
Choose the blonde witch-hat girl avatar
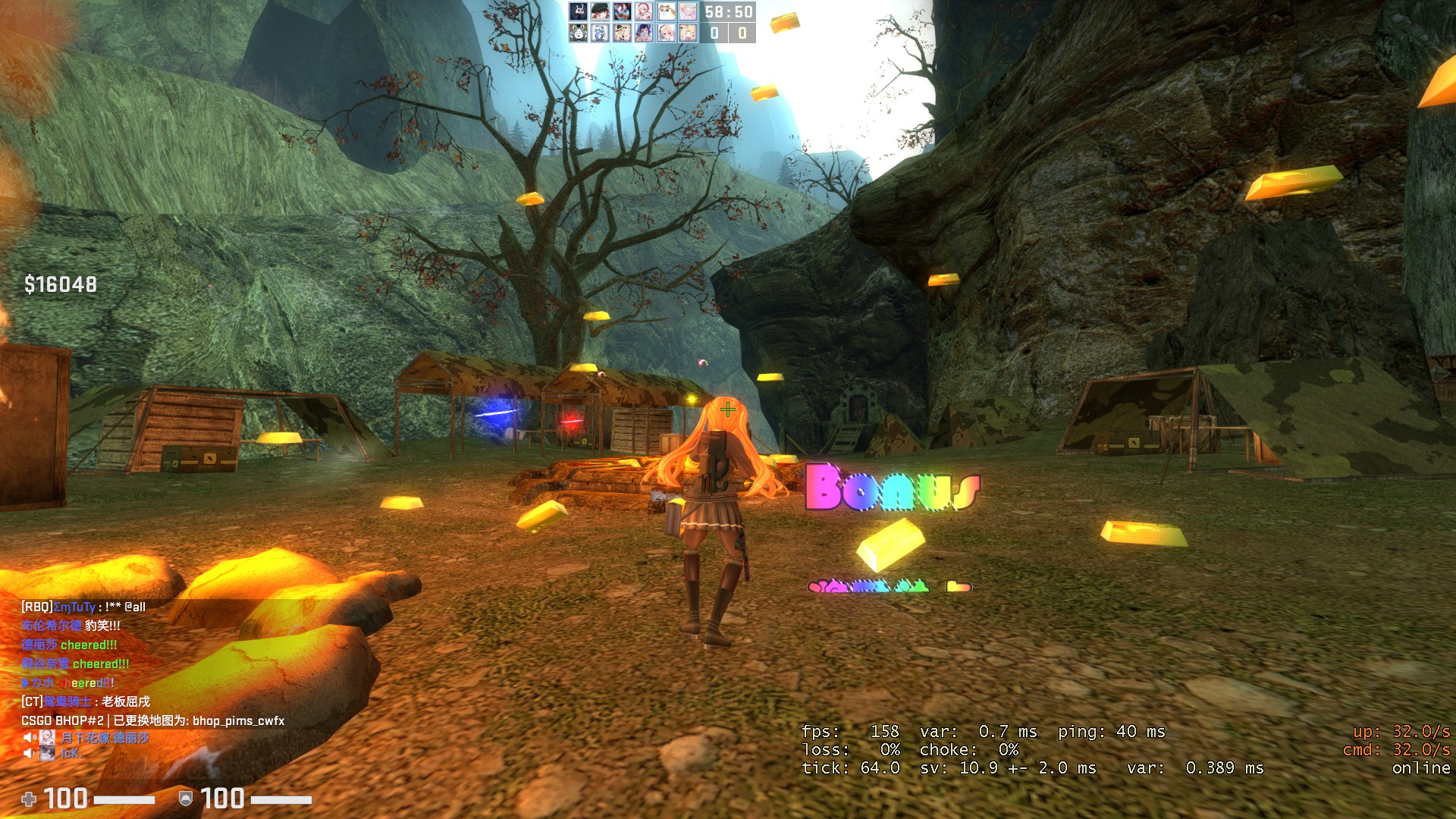tap(623, 33)
